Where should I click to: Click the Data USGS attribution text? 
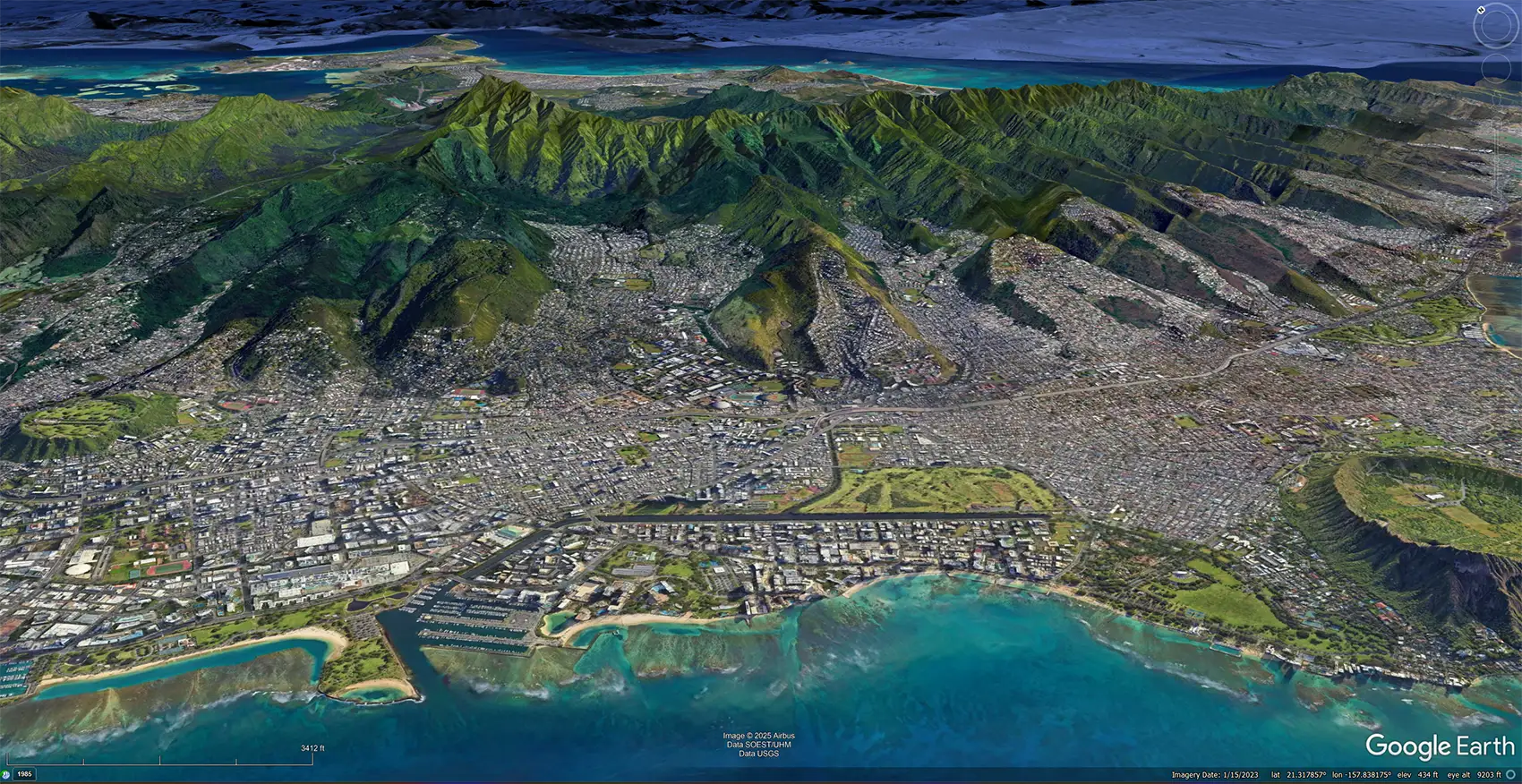tap(758, 753)
